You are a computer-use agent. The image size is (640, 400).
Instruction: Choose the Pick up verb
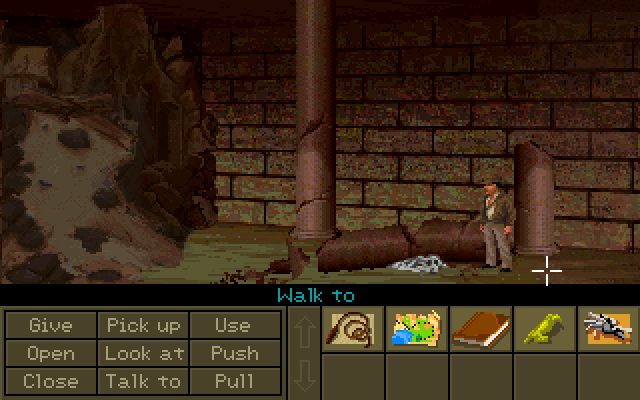(x=144, y=325)
